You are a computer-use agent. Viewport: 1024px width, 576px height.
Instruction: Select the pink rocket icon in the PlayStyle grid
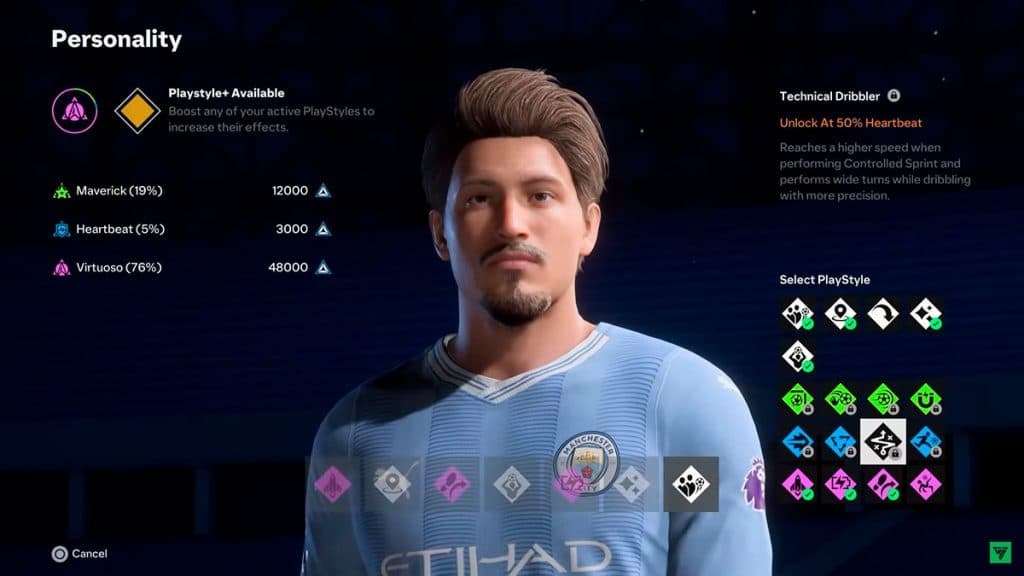click(797, 485)
